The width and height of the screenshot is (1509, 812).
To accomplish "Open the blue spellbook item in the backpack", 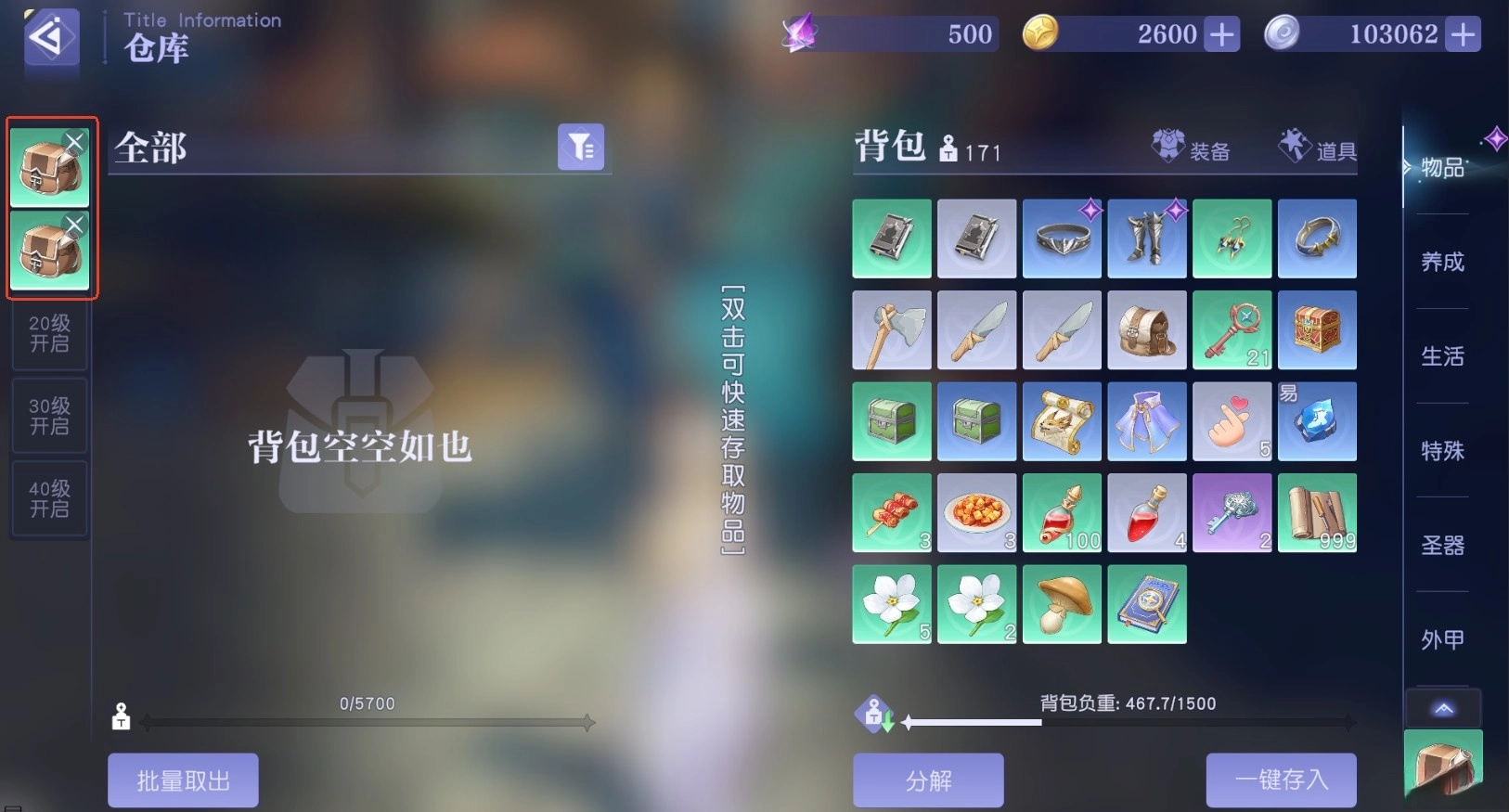I will click(1147, 603).
